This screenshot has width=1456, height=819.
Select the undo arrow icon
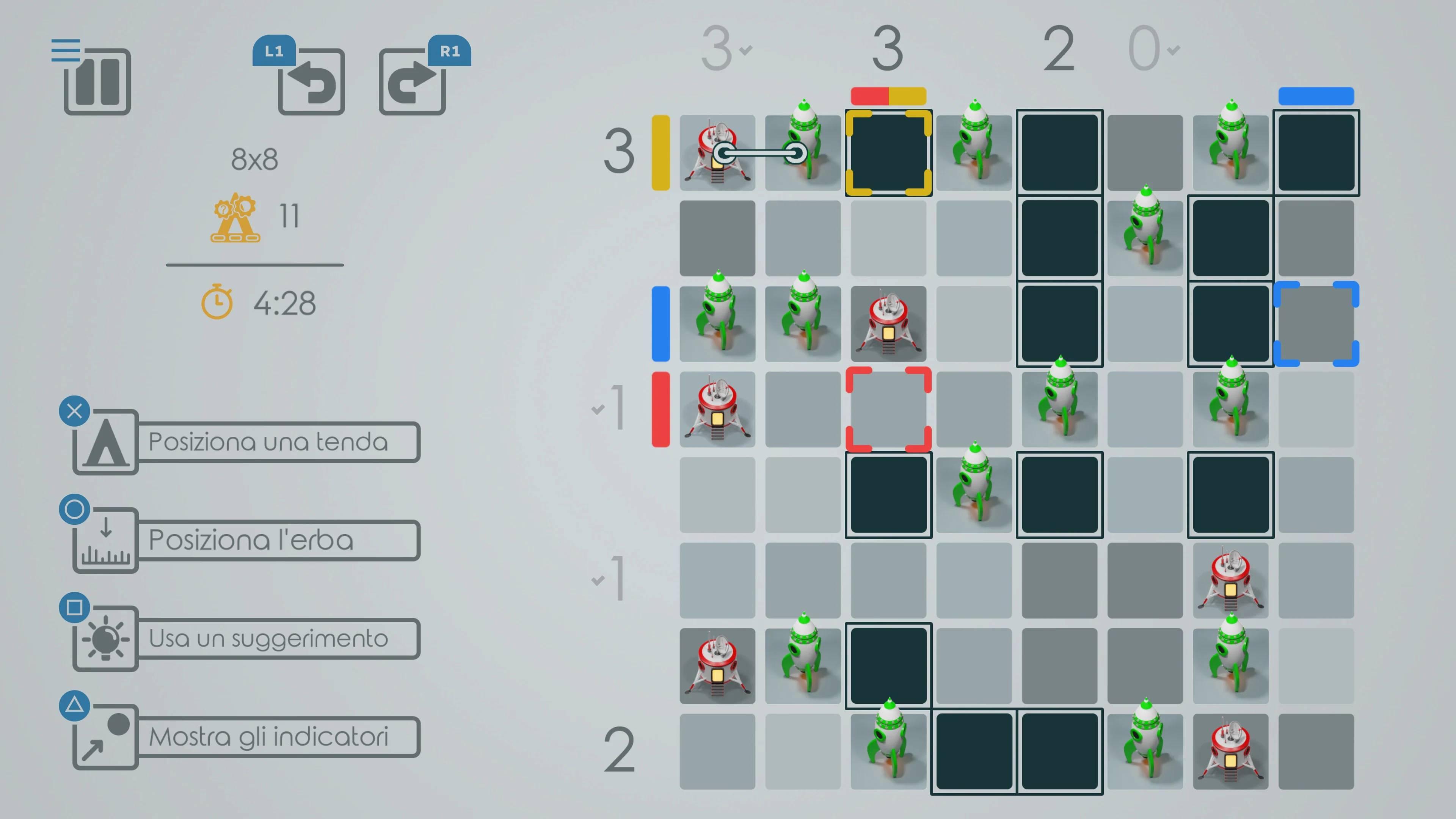[x=311, y=82]
